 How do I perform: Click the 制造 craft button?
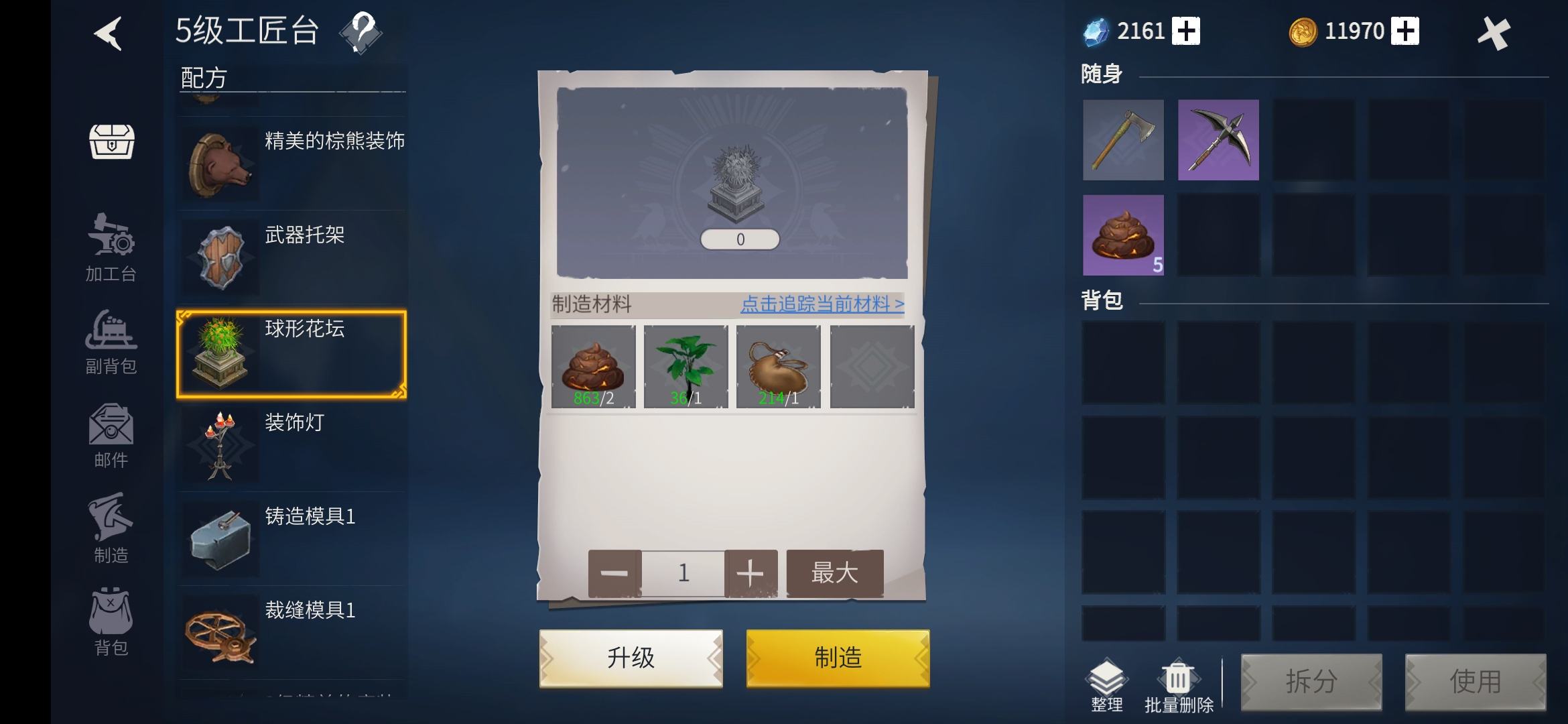click(x=838, y=658)
